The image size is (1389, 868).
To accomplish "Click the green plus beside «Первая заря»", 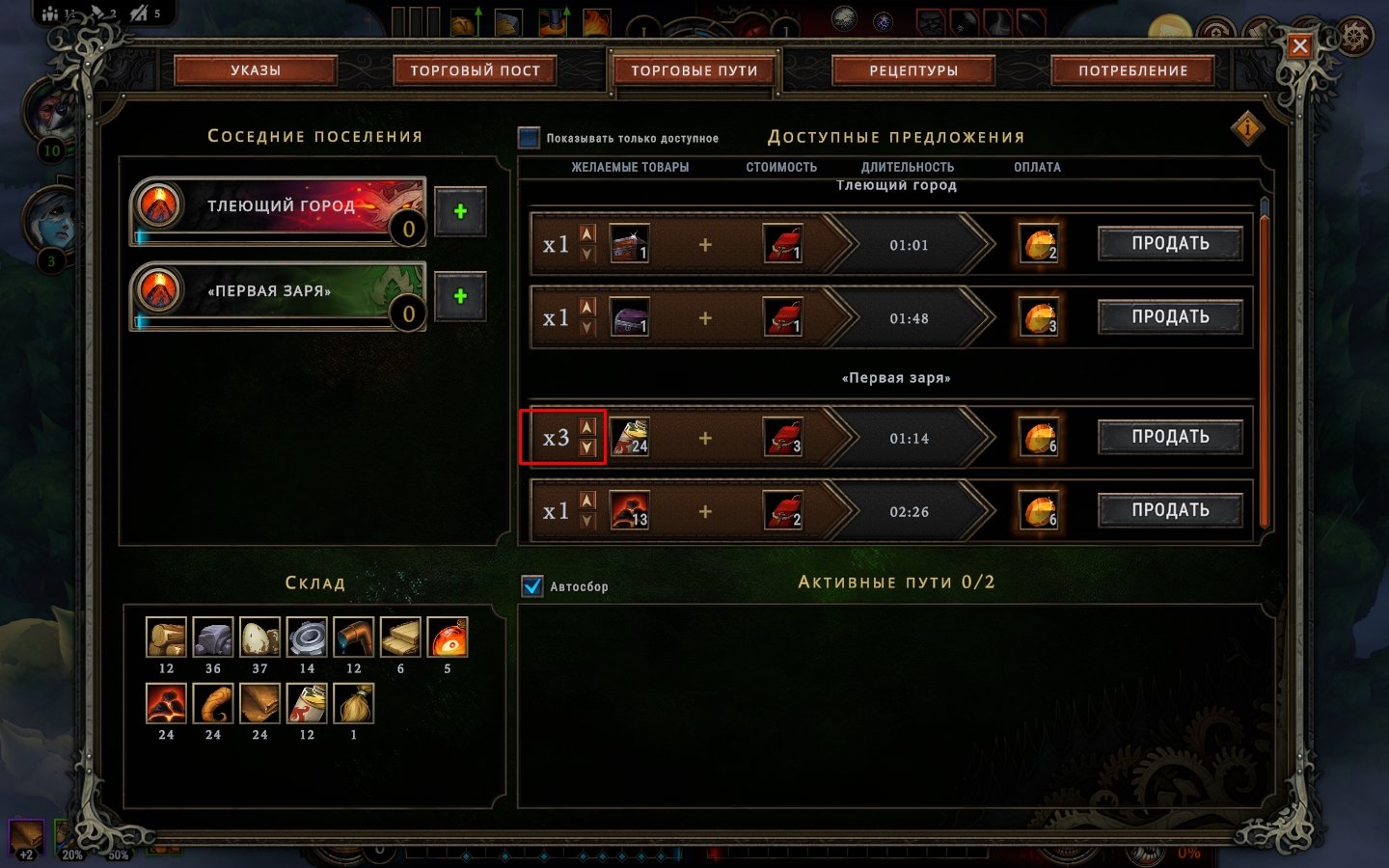I will click(x=460, y=296).
